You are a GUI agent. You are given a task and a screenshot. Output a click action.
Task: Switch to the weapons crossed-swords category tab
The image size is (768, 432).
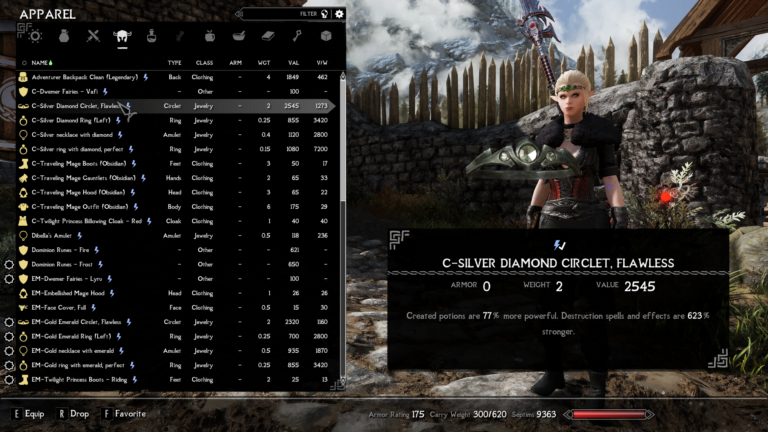(x=93, y=36)
